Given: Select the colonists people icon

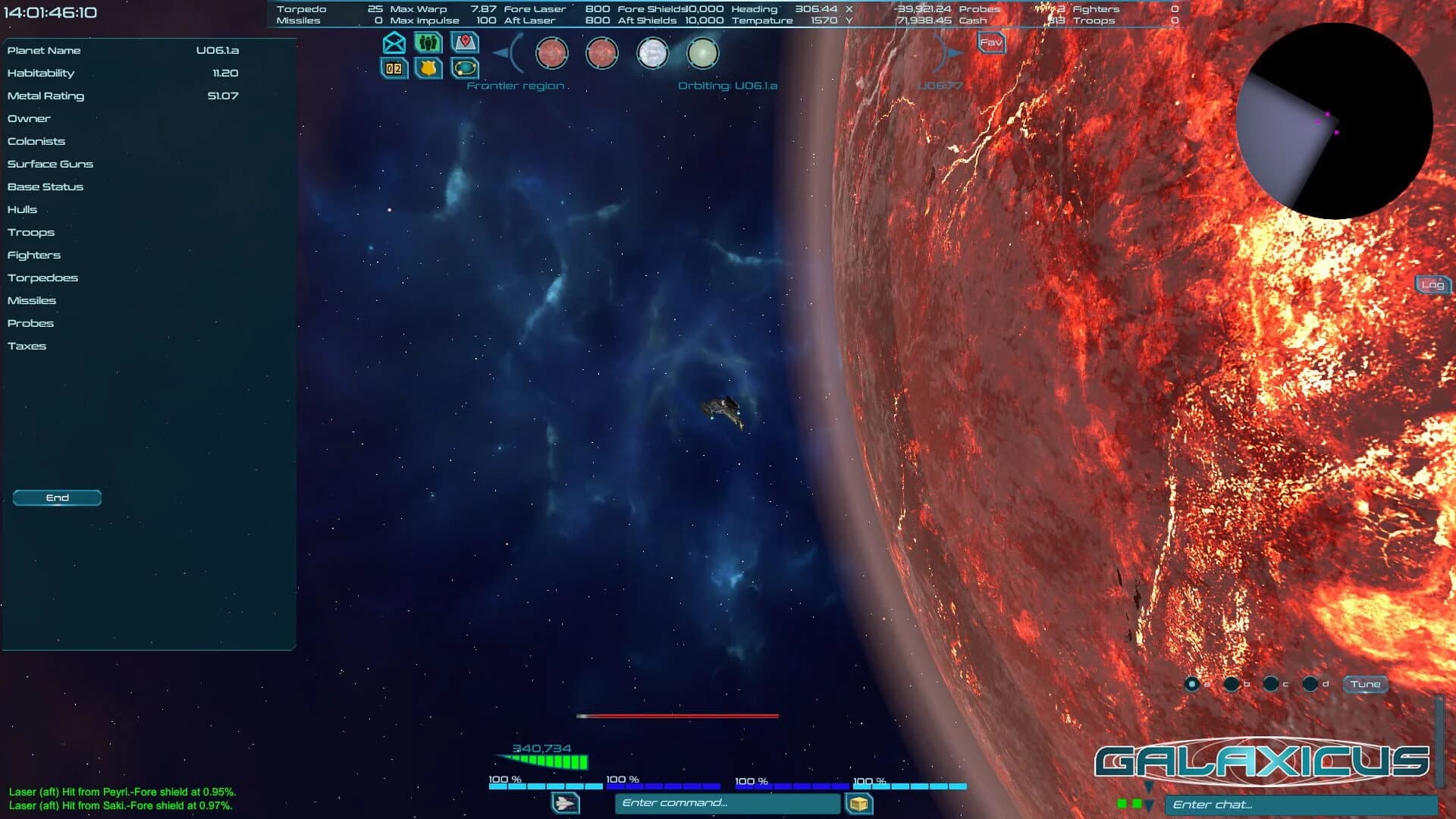Looking at the screenshot, I should 428,44.
